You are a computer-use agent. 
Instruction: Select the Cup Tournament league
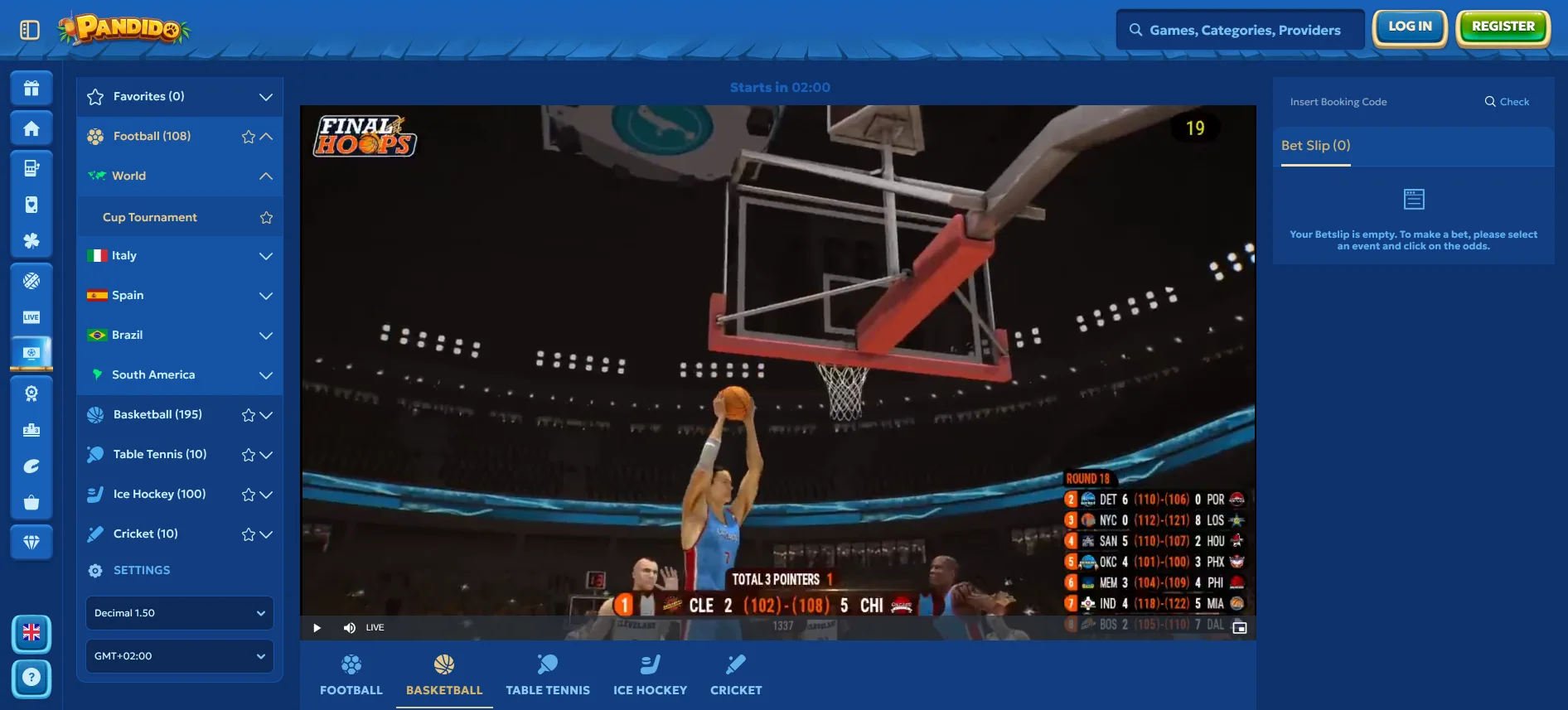click(x=150, y=218)
